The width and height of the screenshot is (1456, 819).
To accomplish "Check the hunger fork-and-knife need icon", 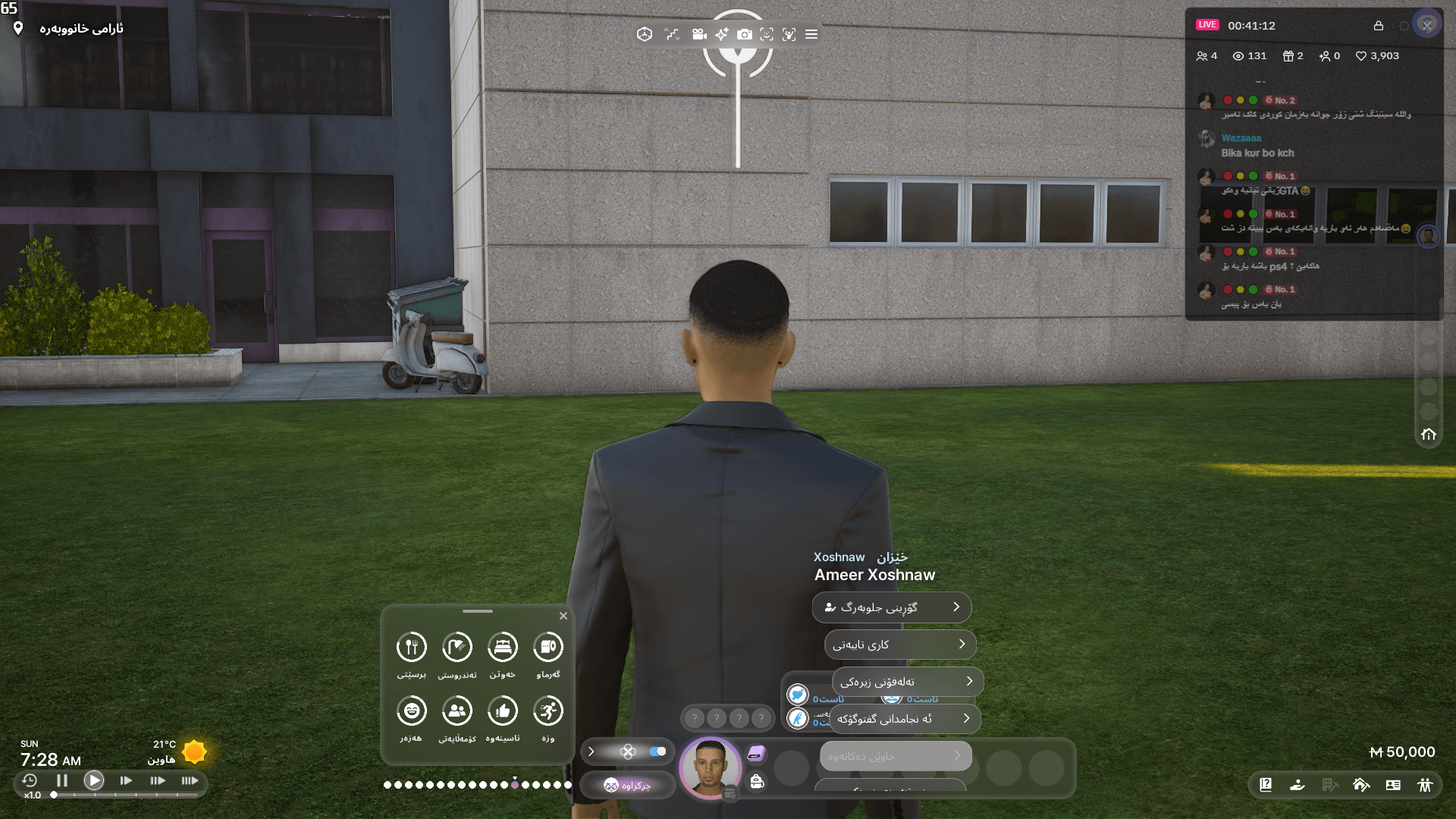I will [x=411, y=646].
